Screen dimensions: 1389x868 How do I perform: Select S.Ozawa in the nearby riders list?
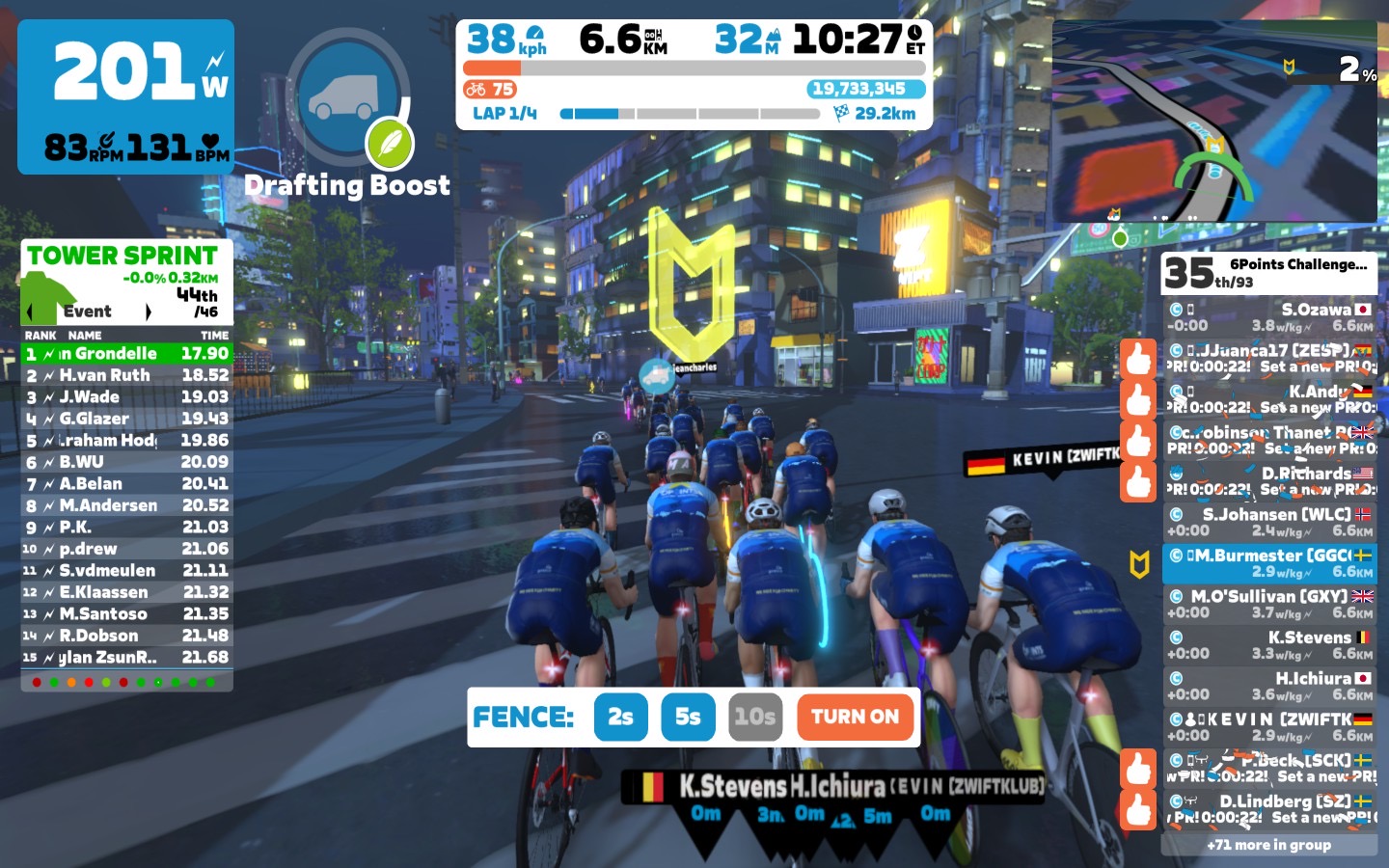click(x=1268, y=317)
